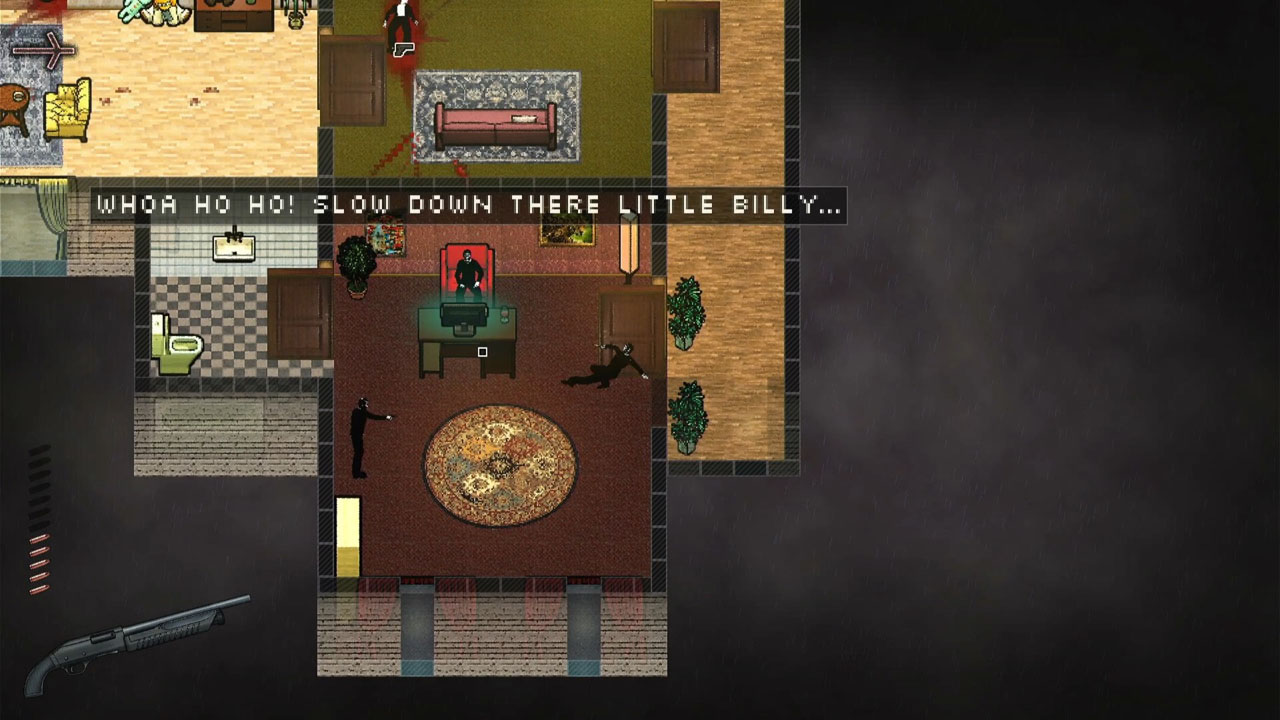The height and width of the screenshot is (720, 1280).
Task: Select the crosshair cursor near the desk
Action: (482, 352)
